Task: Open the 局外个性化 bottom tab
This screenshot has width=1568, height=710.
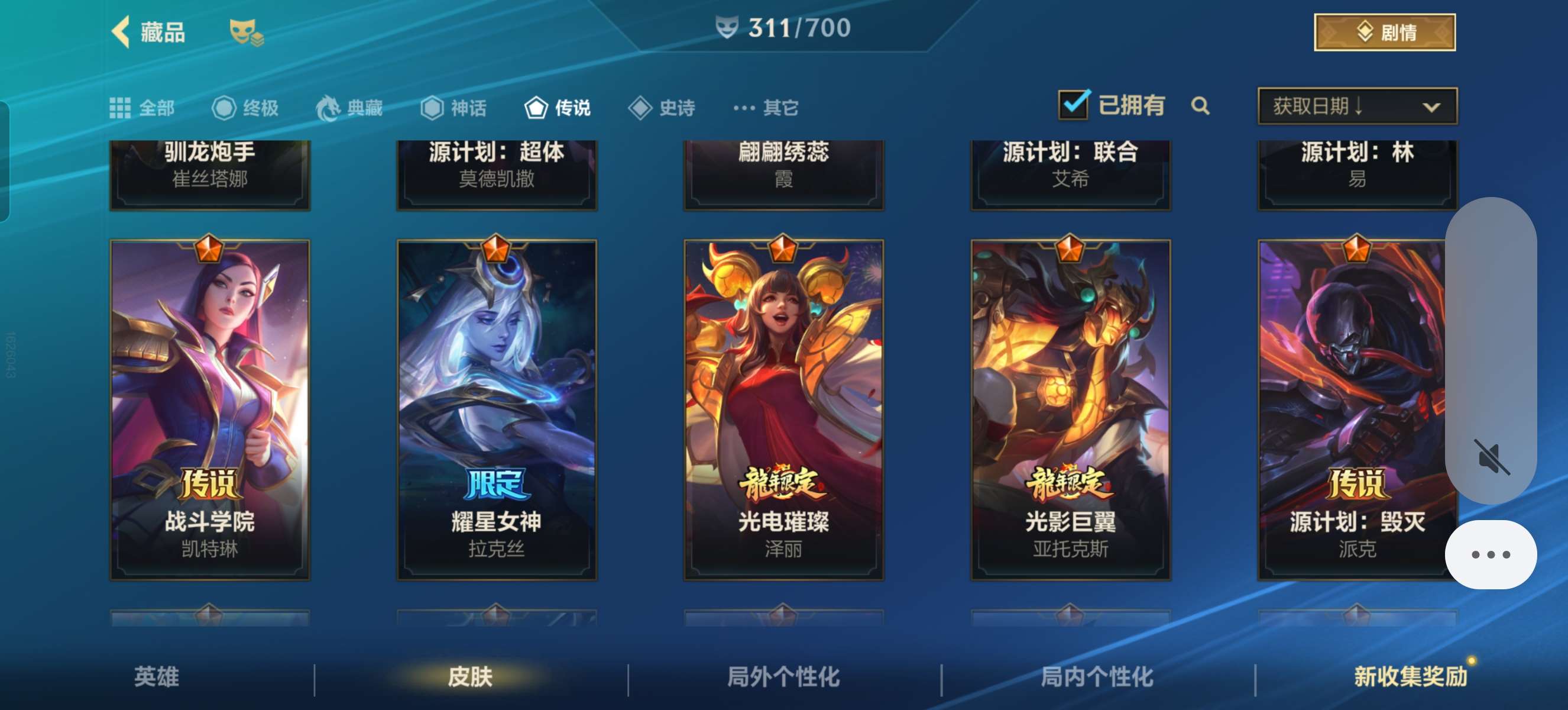Action: [x=783, y=676]
